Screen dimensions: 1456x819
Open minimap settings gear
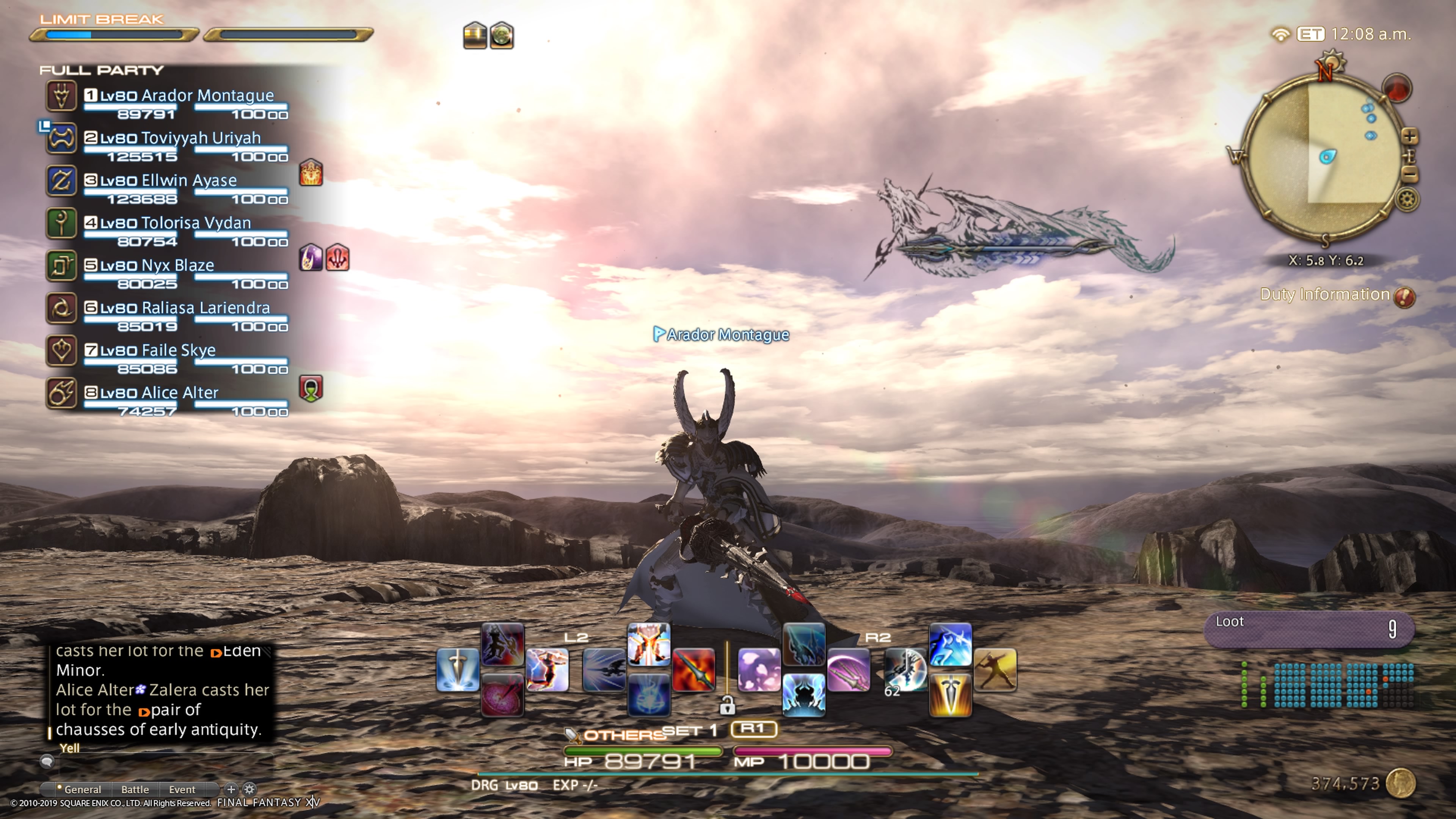pyautogui.click(x=1407, y=199)
